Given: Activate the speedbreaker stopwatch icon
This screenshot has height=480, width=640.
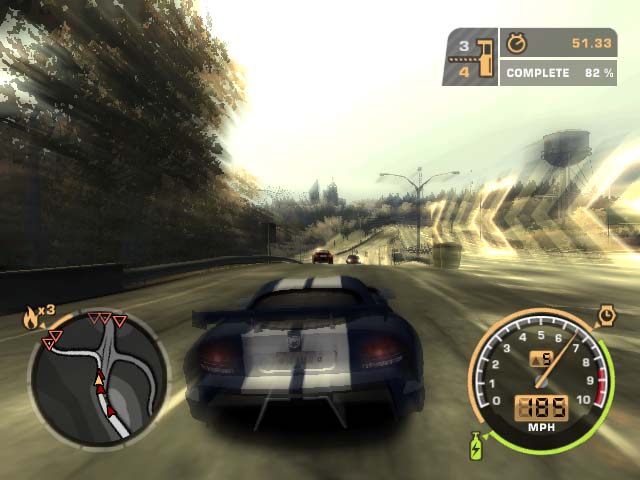Looking at the screenshot, I should pos(606,317).
